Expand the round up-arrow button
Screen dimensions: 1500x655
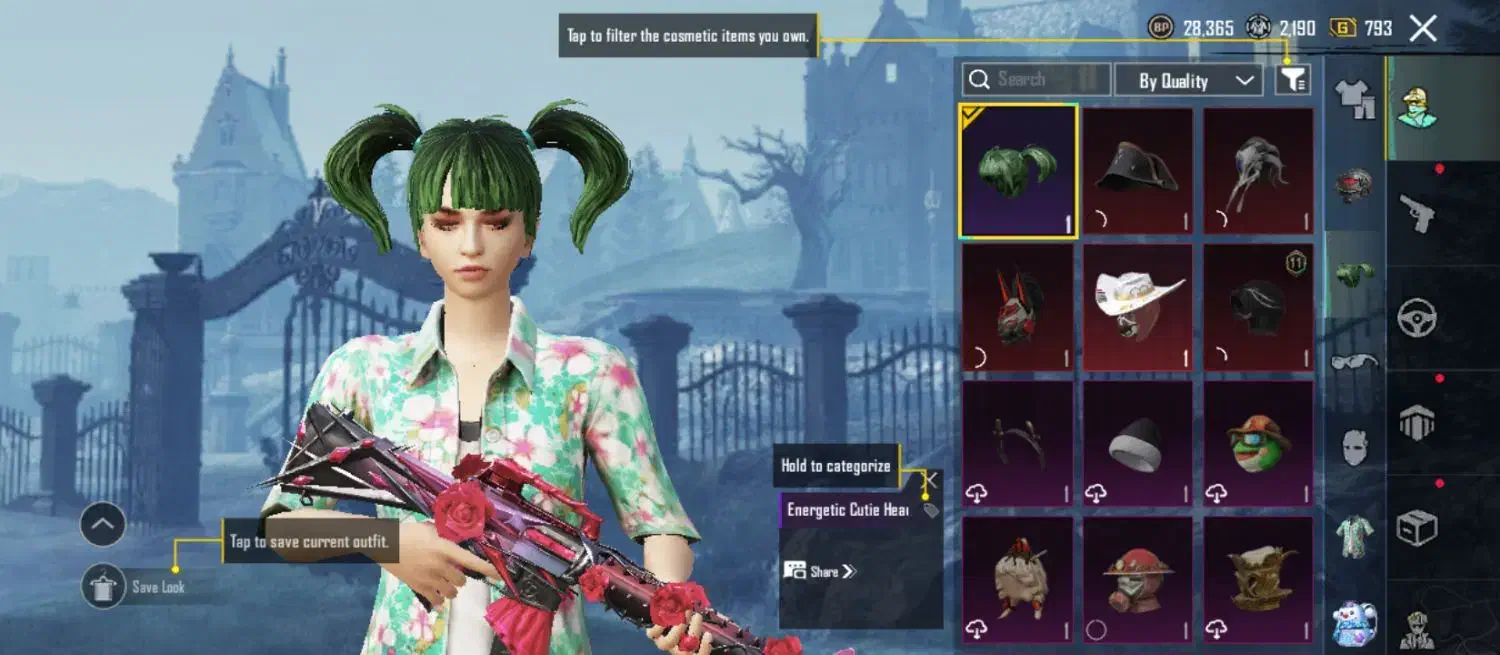point(103,524)
